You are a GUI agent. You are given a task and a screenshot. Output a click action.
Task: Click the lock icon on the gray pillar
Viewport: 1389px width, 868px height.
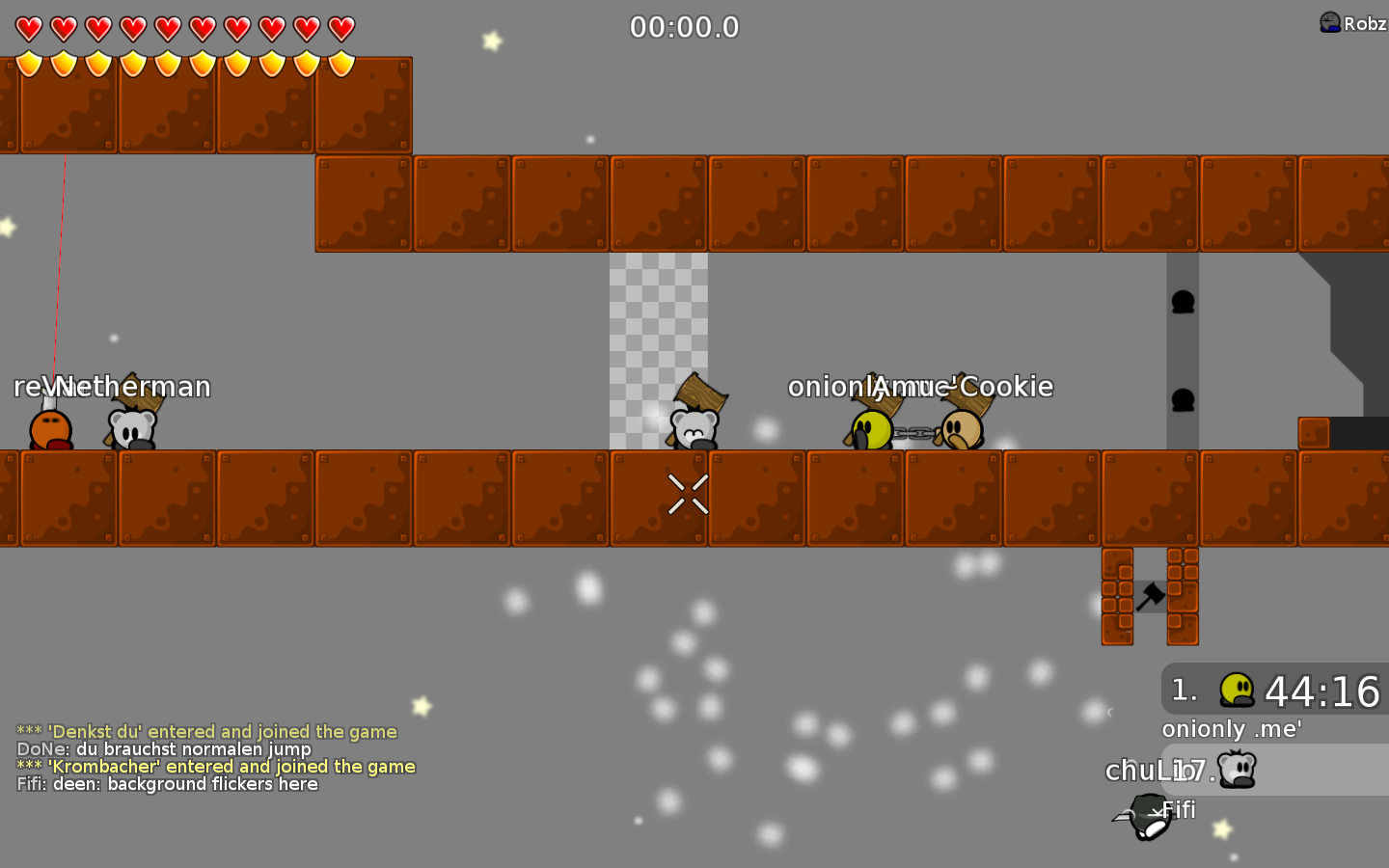tap(1181, 303)
